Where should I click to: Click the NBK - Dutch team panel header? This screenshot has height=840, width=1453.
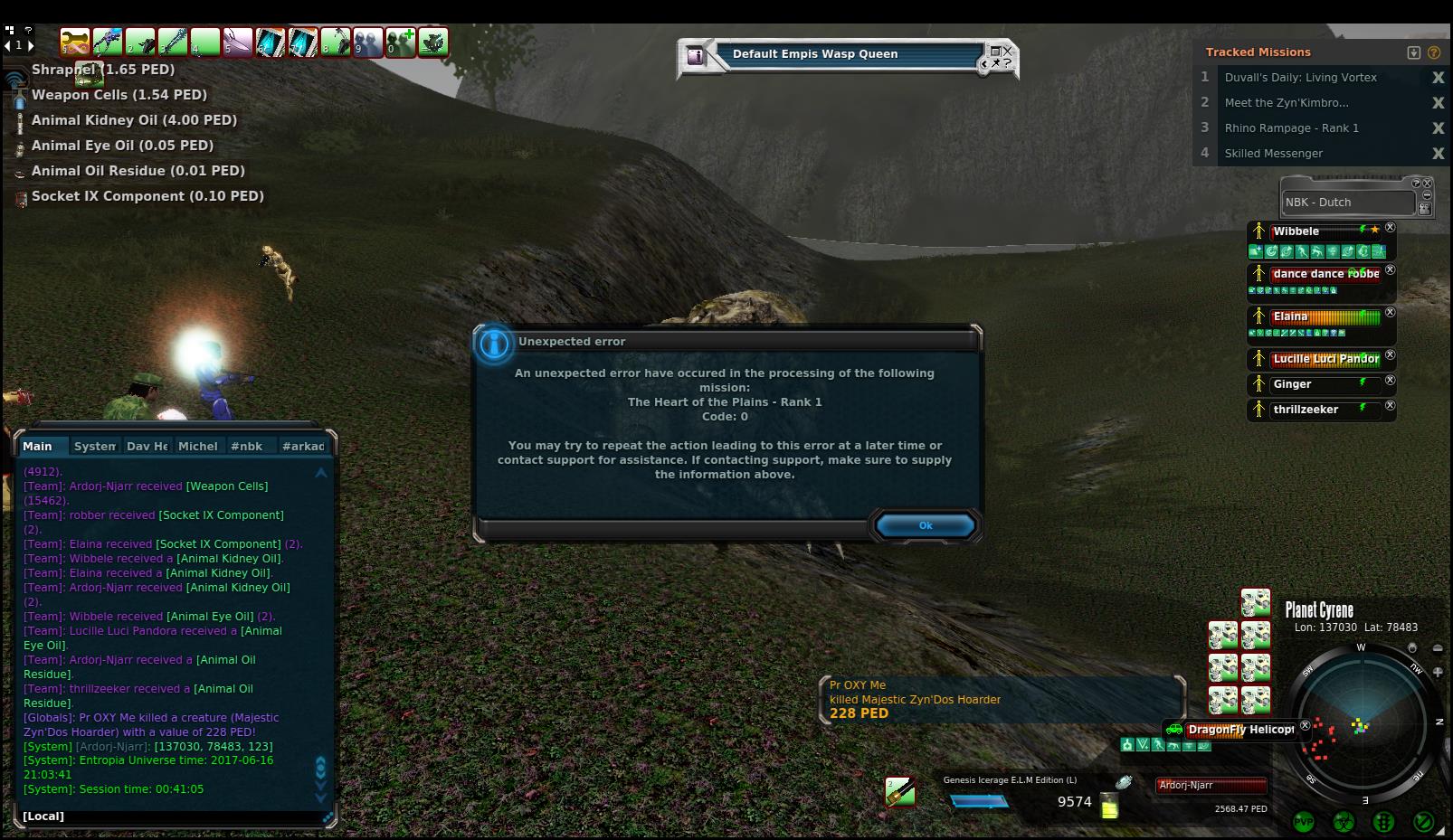pyautogui.click(x=1347, y=203)
